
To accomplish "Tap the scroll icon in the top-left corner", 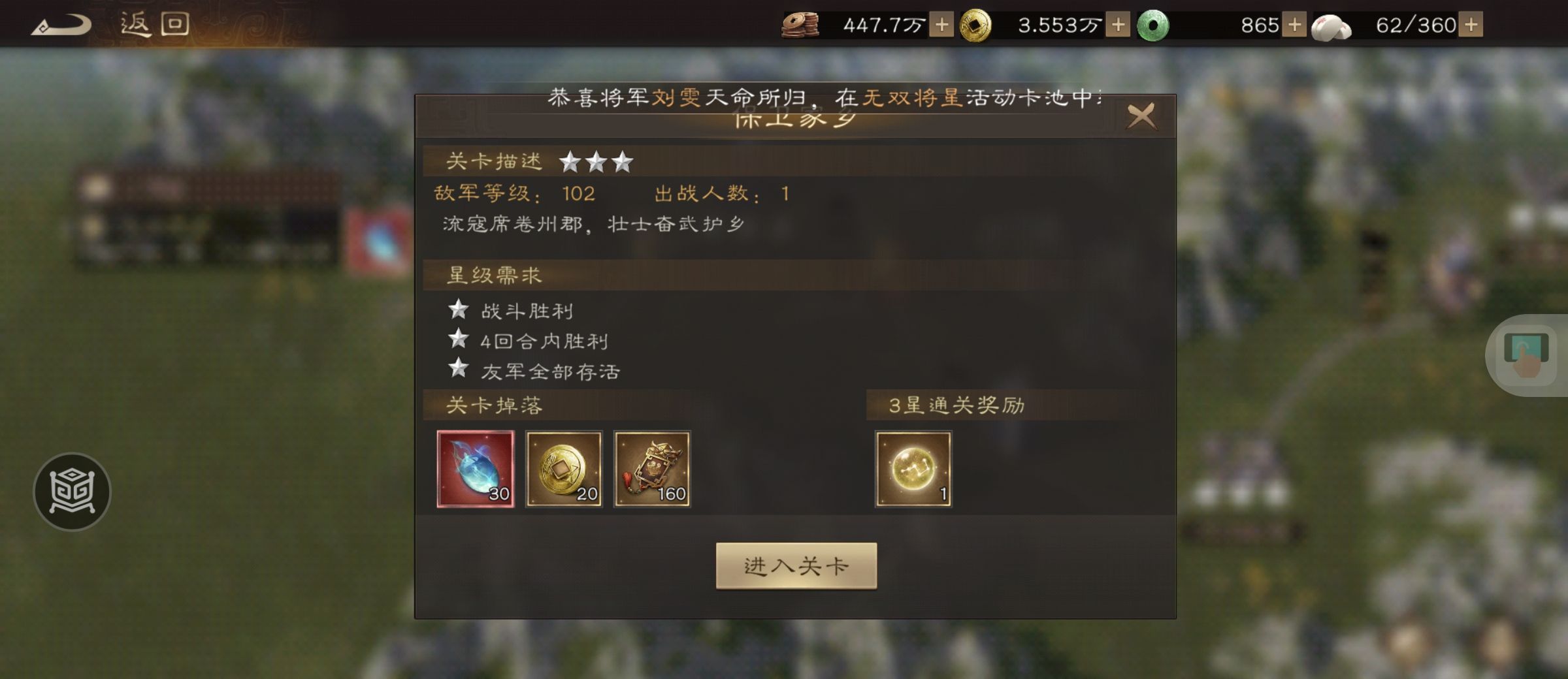I will tap(62, 24).
